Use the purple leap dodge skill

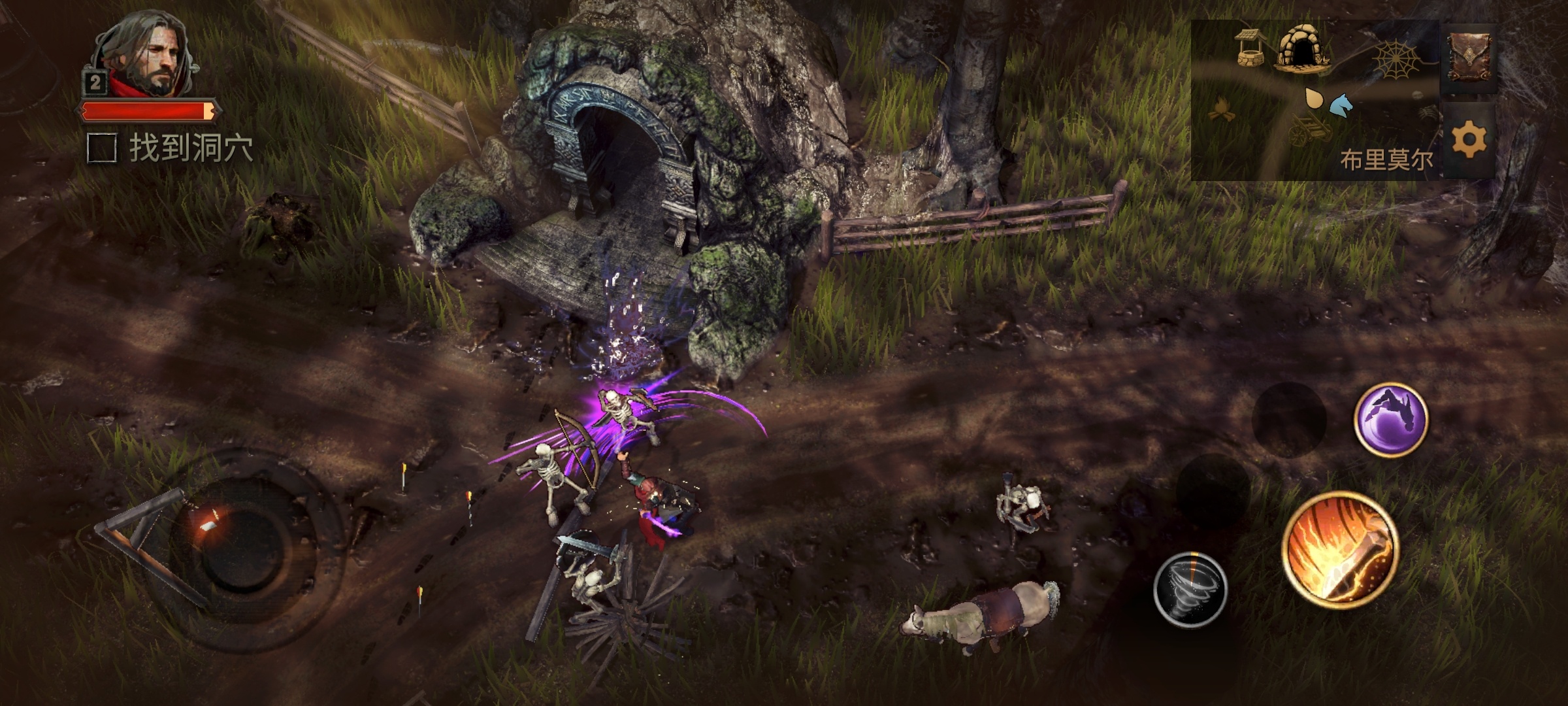(1390, 419)
